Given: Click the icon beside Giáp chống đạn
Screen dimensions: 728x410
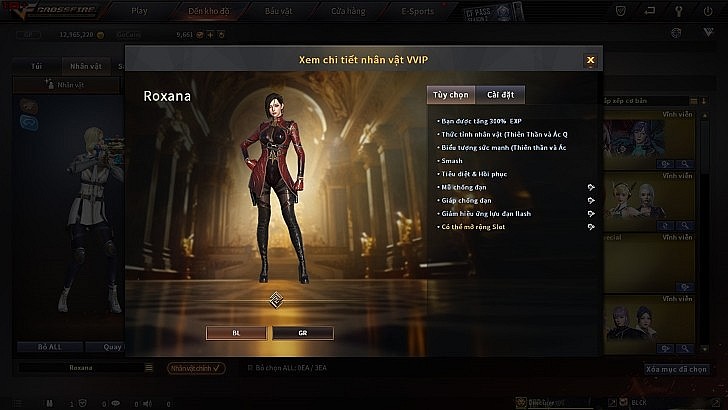Looking at the screenshot, I should click(x=591, y=200).
